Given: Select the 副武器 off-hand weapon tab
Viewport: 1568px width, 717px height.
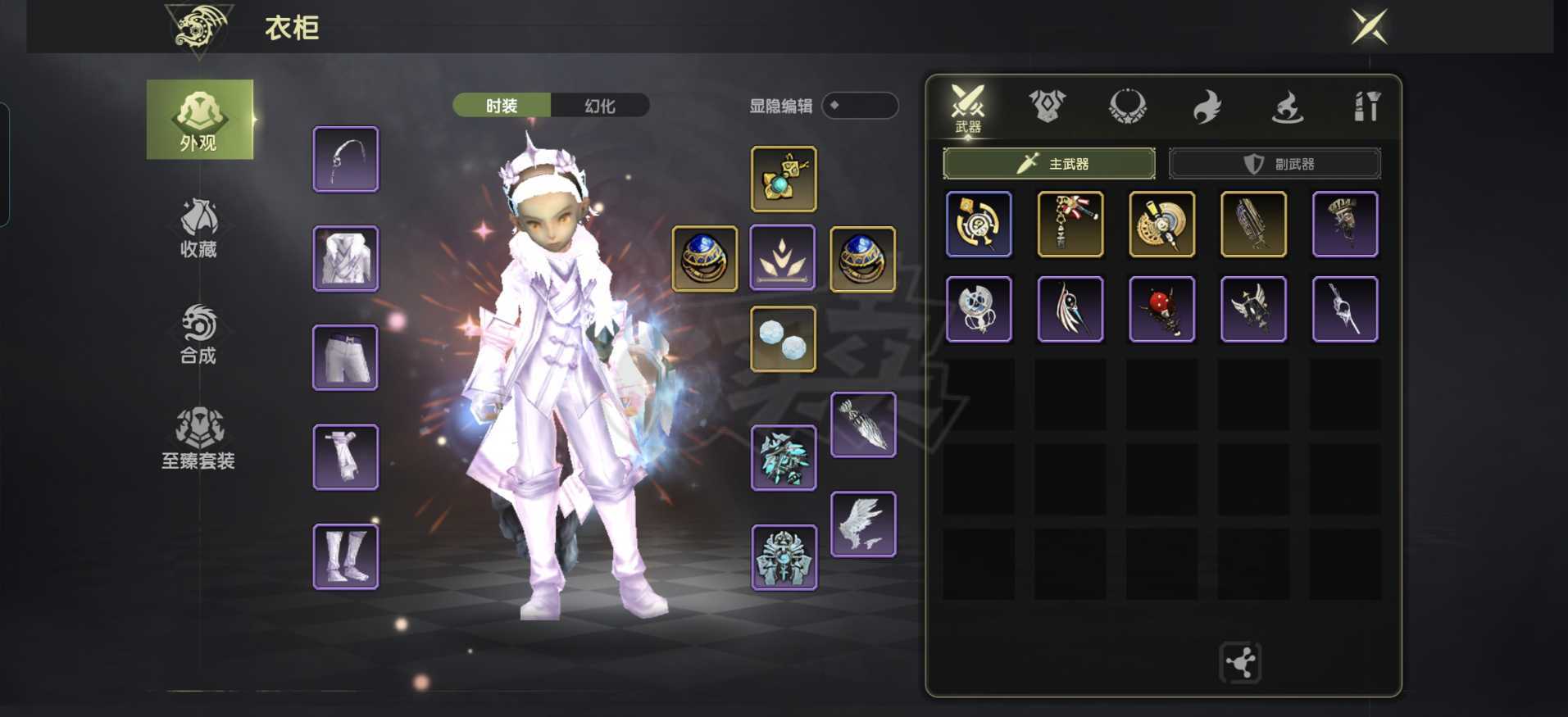Looking at the screenshot, I should 1275,164.
